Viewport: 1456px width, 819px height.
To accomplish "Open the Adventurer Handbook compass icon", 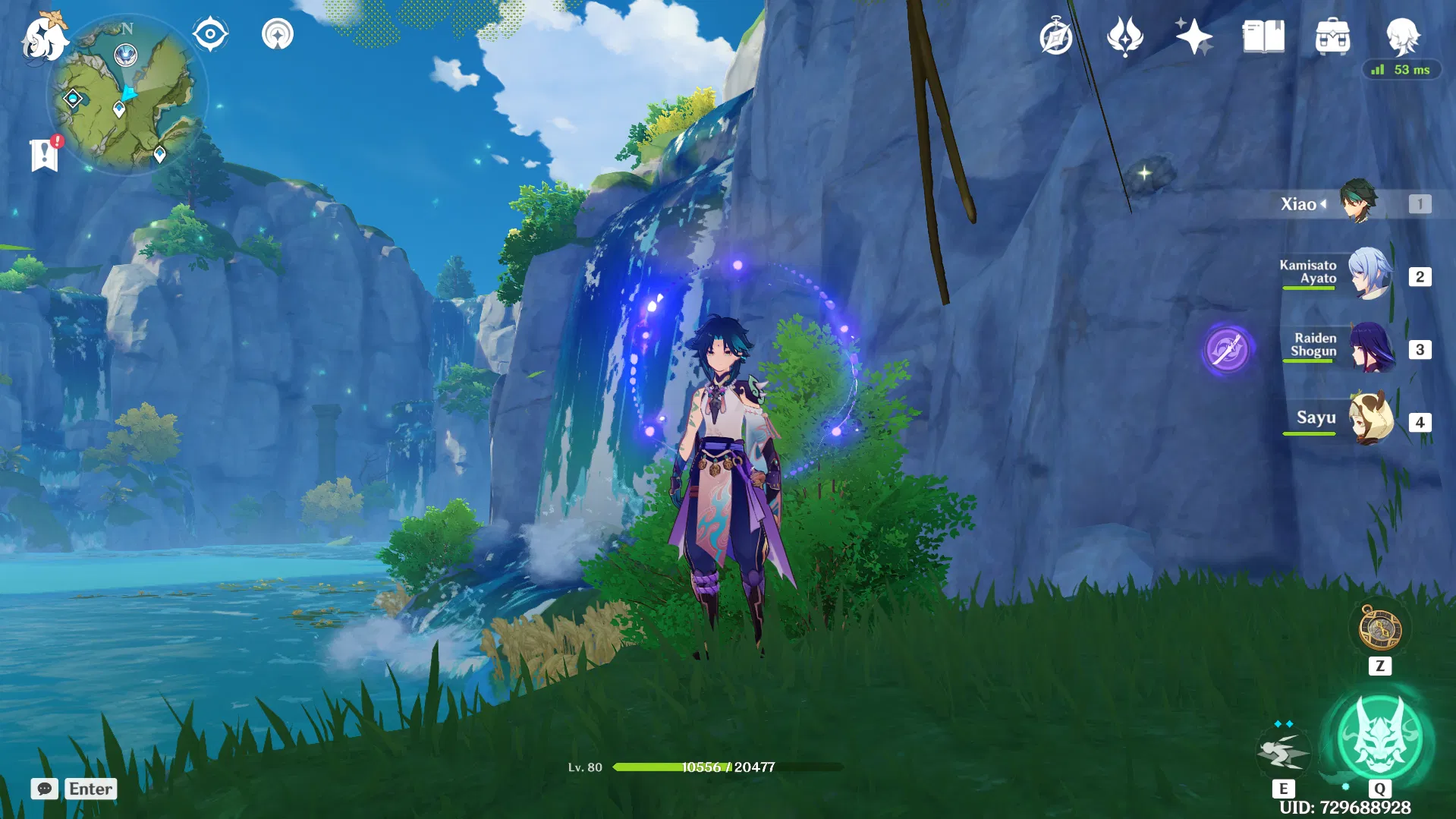I will pyautogui.click(x=1056, y=34).
